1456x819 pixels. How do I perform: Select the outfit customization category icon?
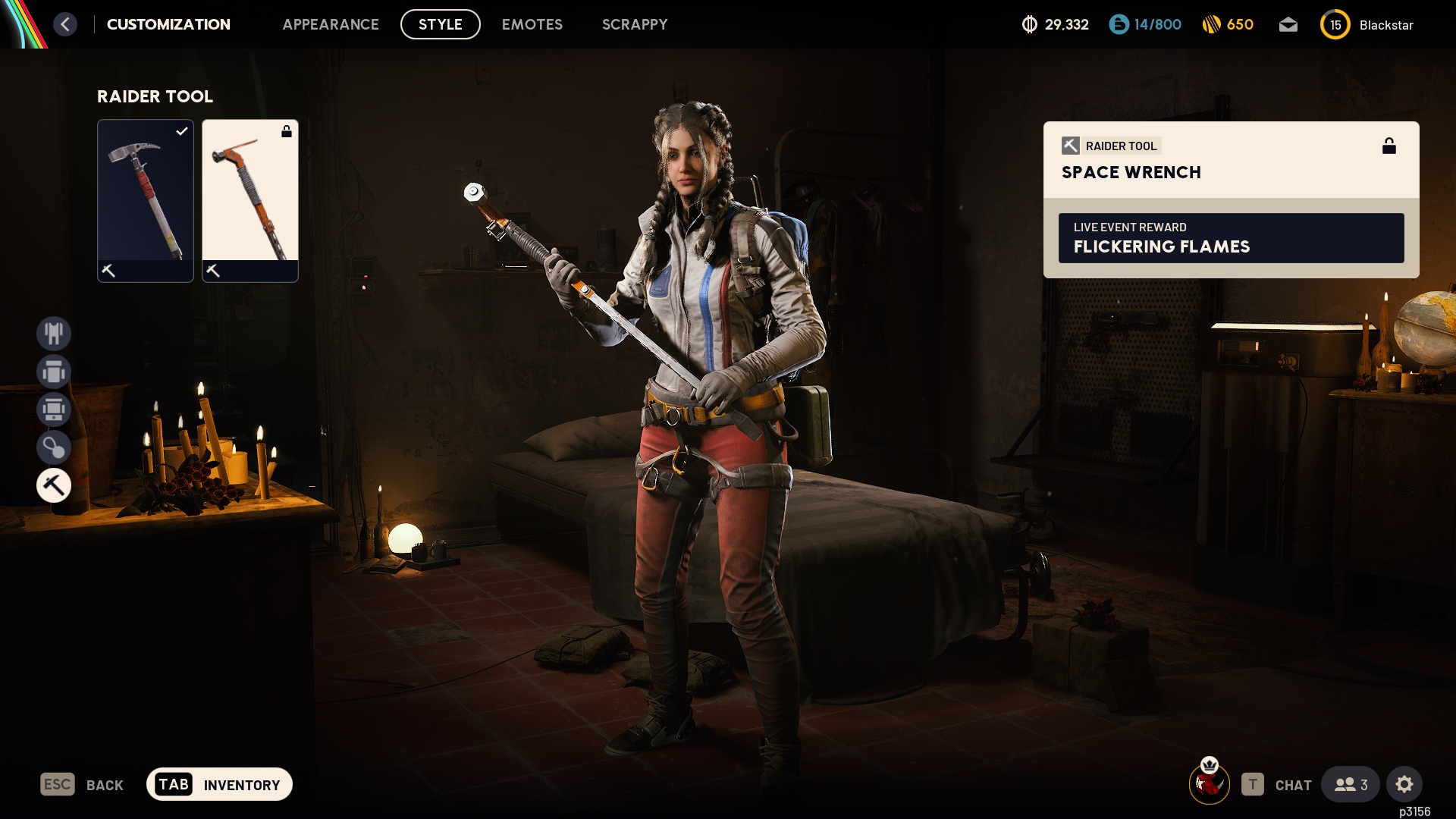coord(54,334)
